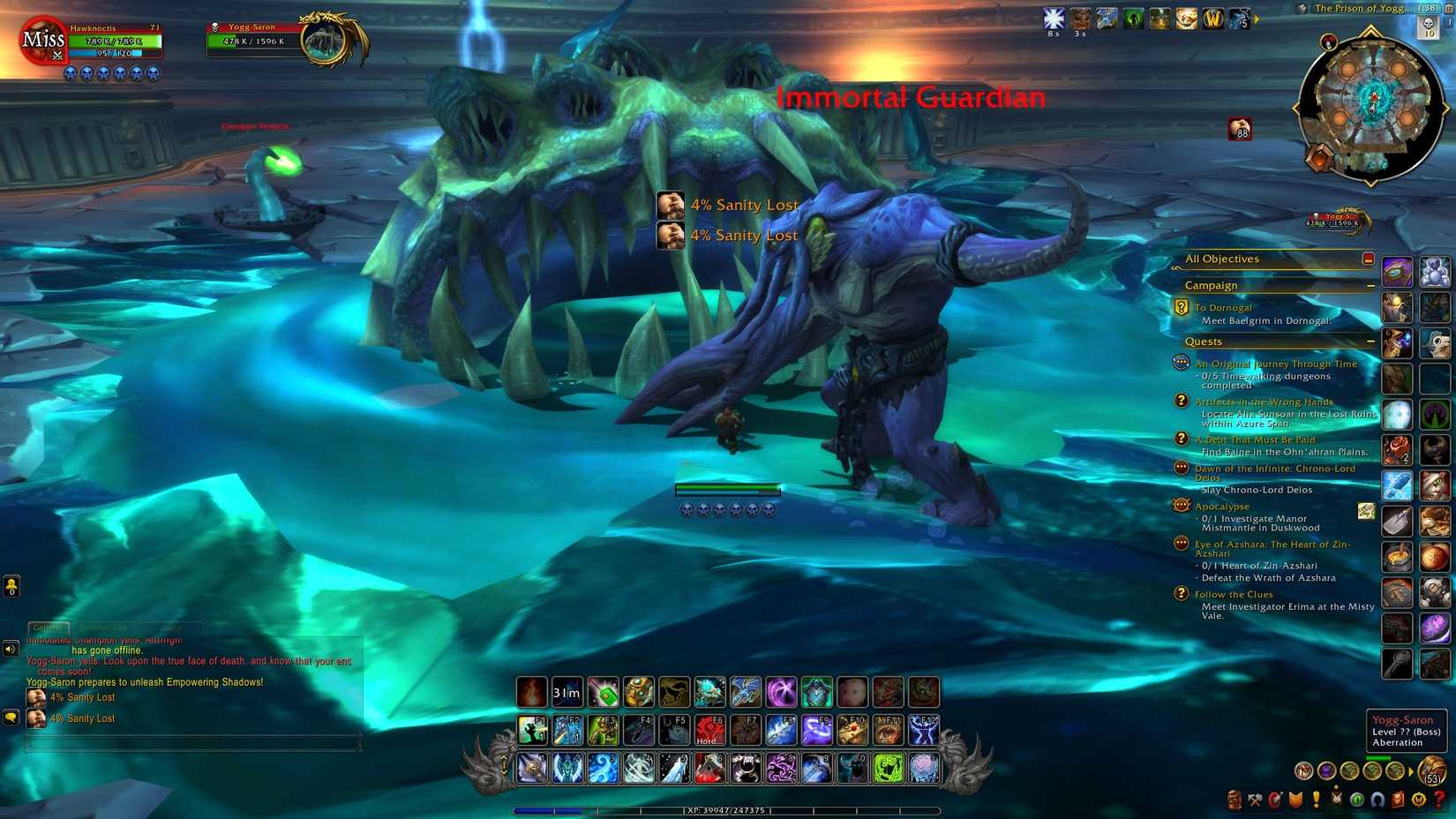Viewport: 1456px width, 819px height.
Task: Open the Character Info micro menu icon
Action: point(1234,800)
